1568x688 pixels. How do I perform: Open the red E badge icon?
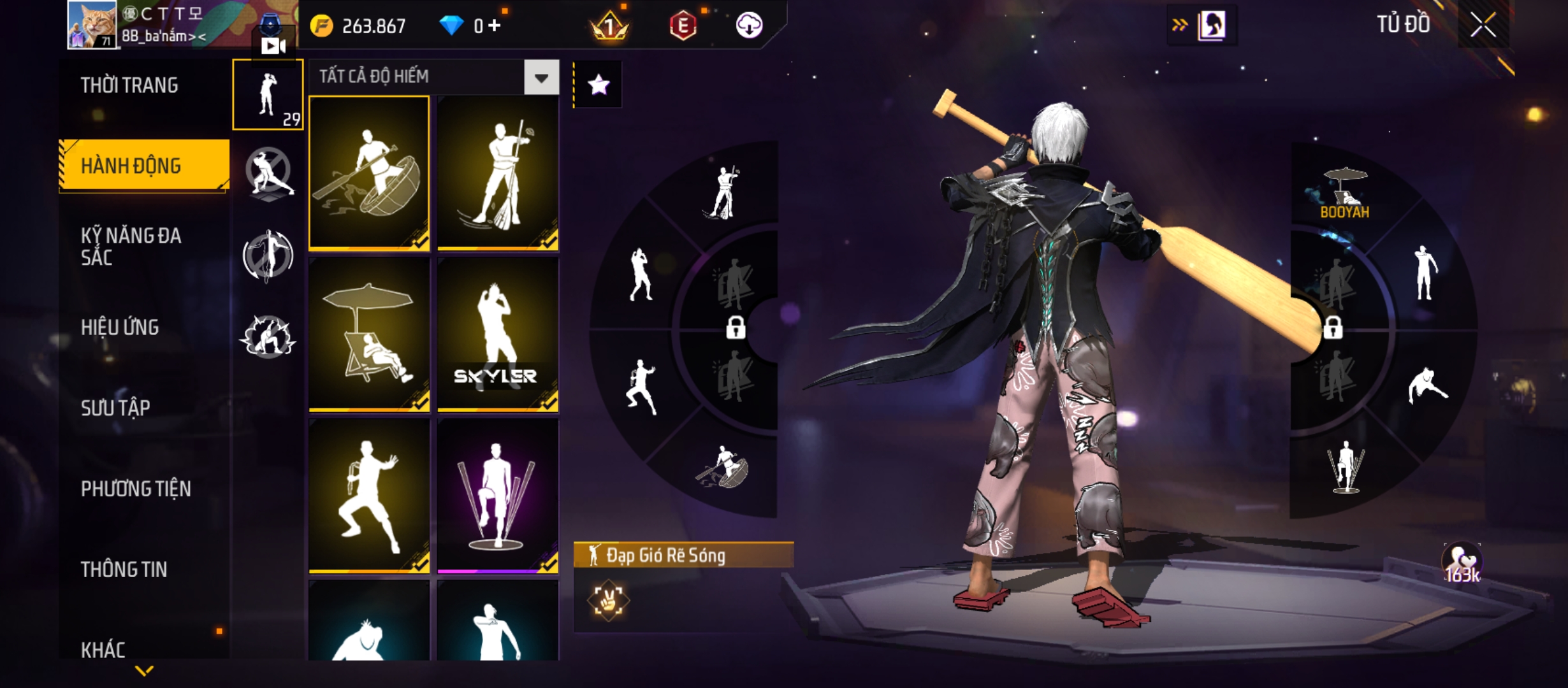click(x=683, y=25)
